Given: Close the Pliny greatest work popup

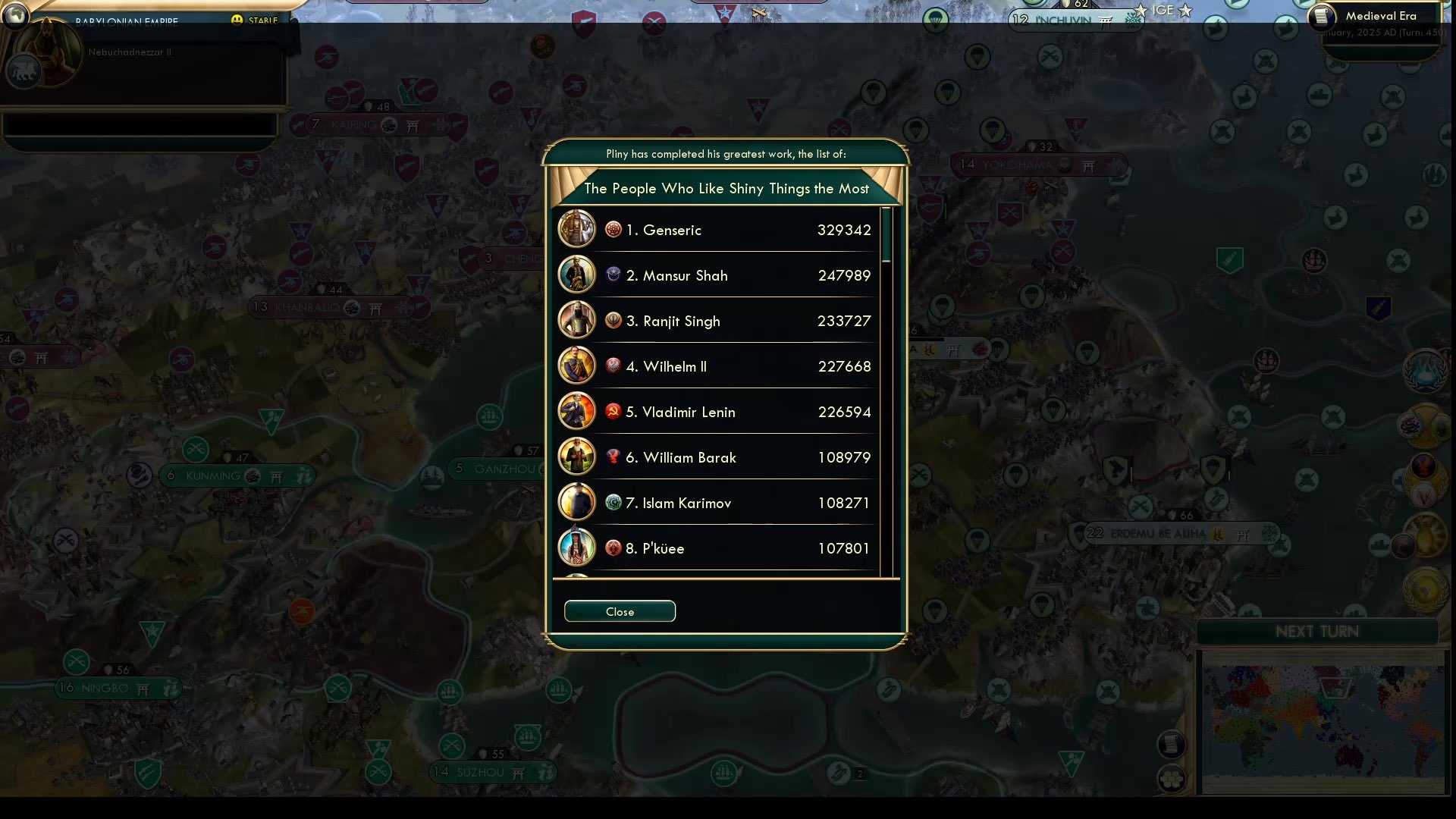Looking at the screenshot, I should pos(619,611).
